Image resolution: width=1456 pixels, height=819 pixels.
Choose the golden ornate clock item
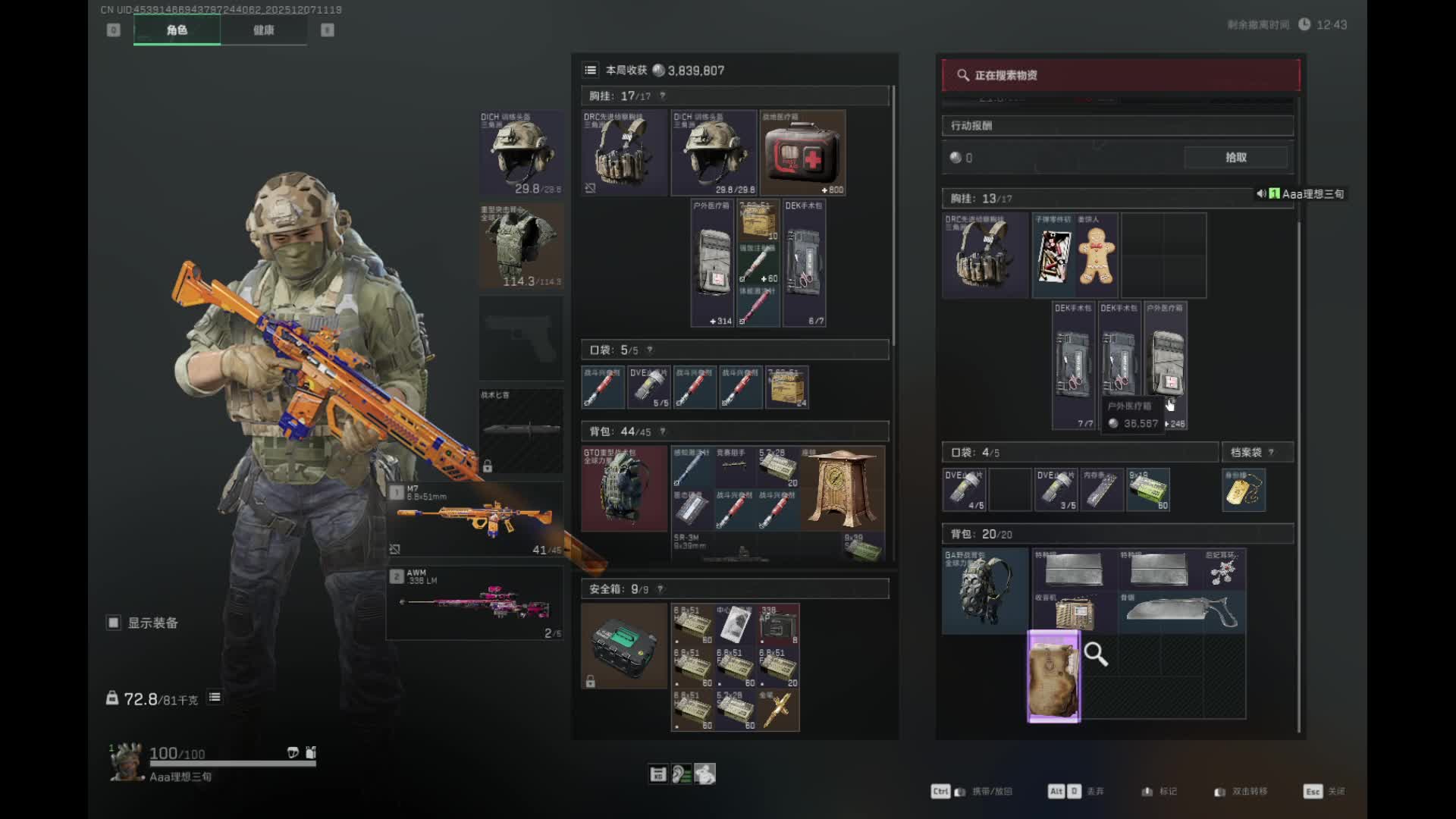842,488
